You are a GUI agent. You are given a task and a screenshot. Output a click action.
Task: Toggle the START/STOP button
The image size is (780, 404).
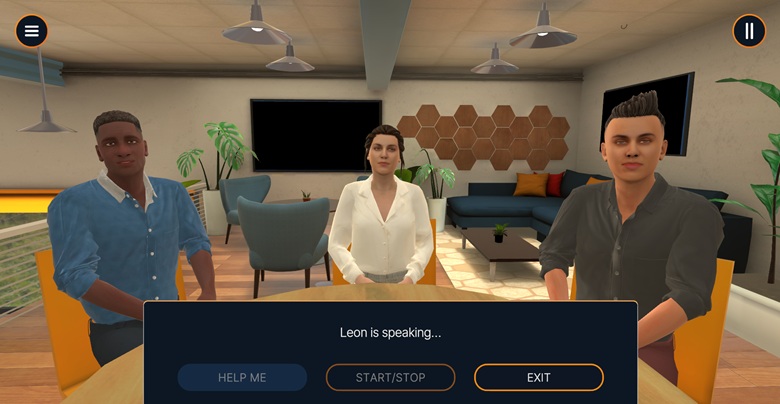point(390,377)
